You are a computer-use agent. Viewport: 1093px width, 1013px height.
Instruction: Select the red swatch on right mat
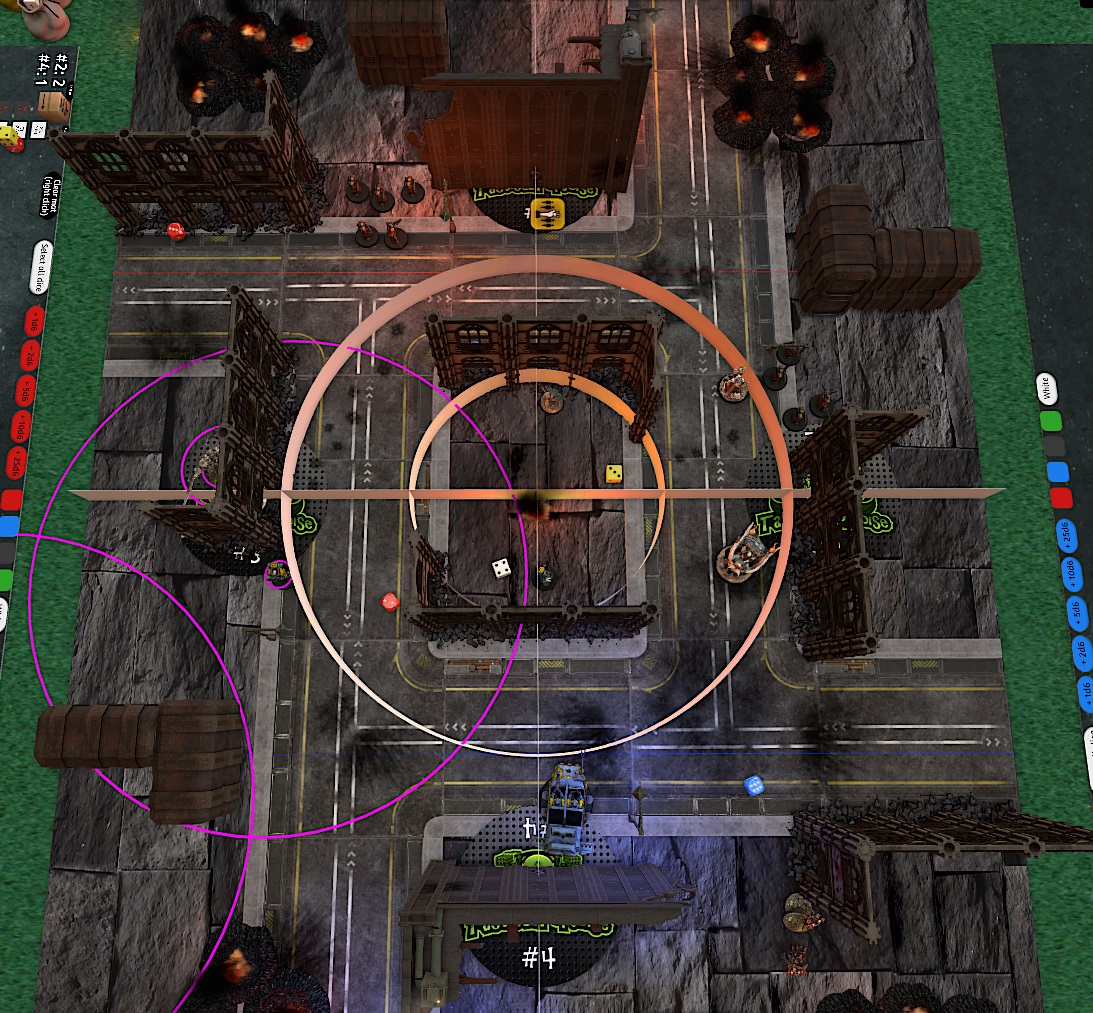(x=1061, y=498)
